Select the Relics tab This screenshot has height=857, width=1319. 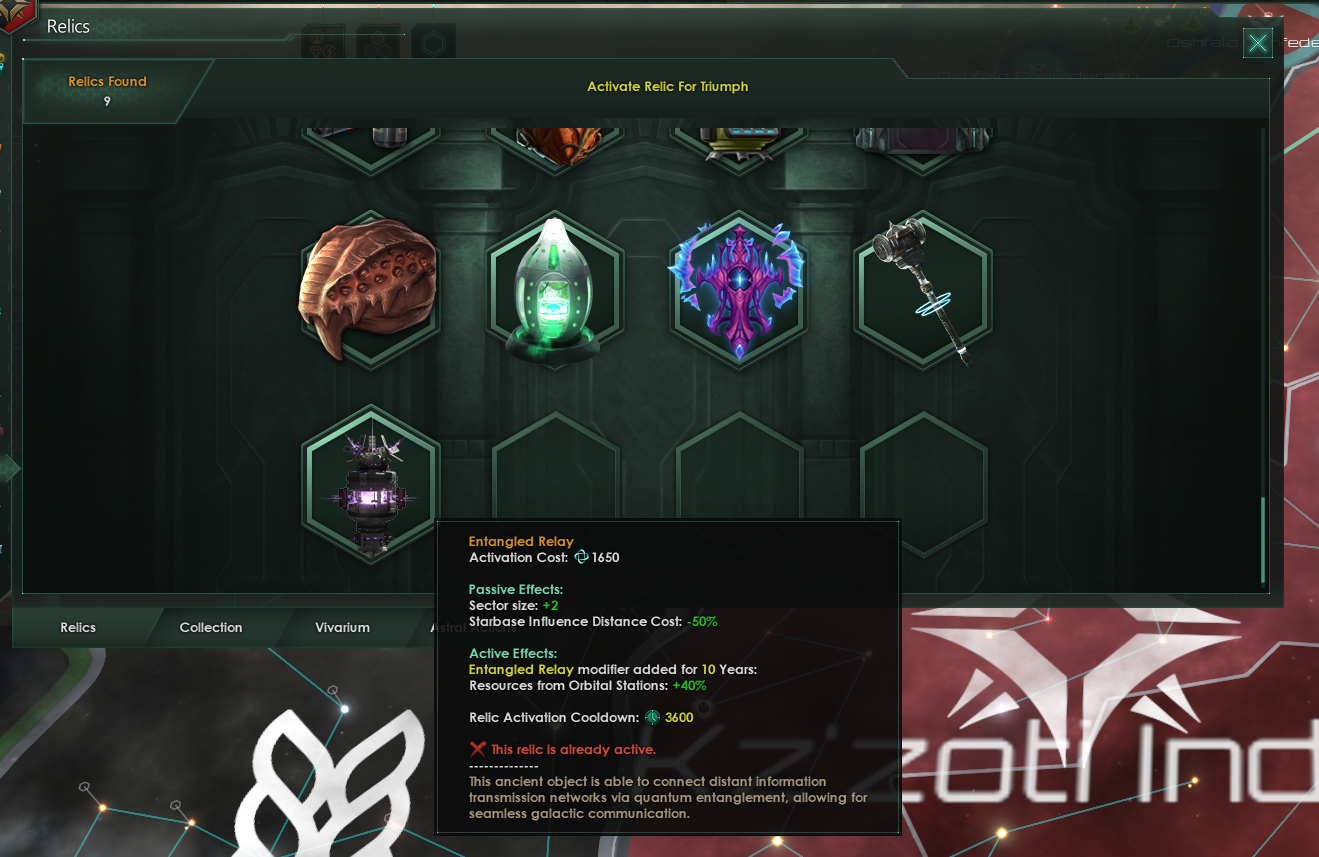tap(78, 628)
